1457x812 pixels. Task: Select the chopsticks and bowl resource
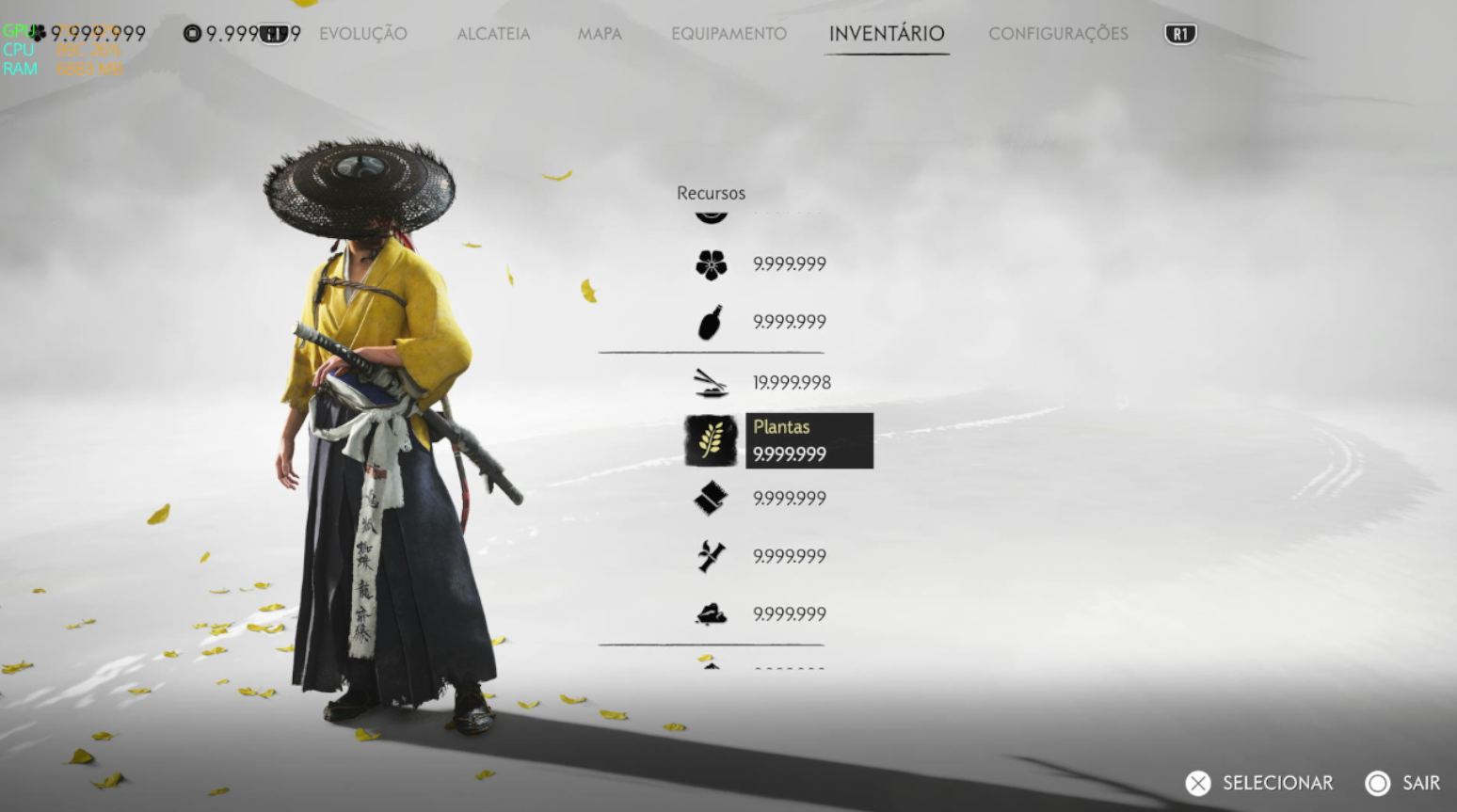pos(711,382)
